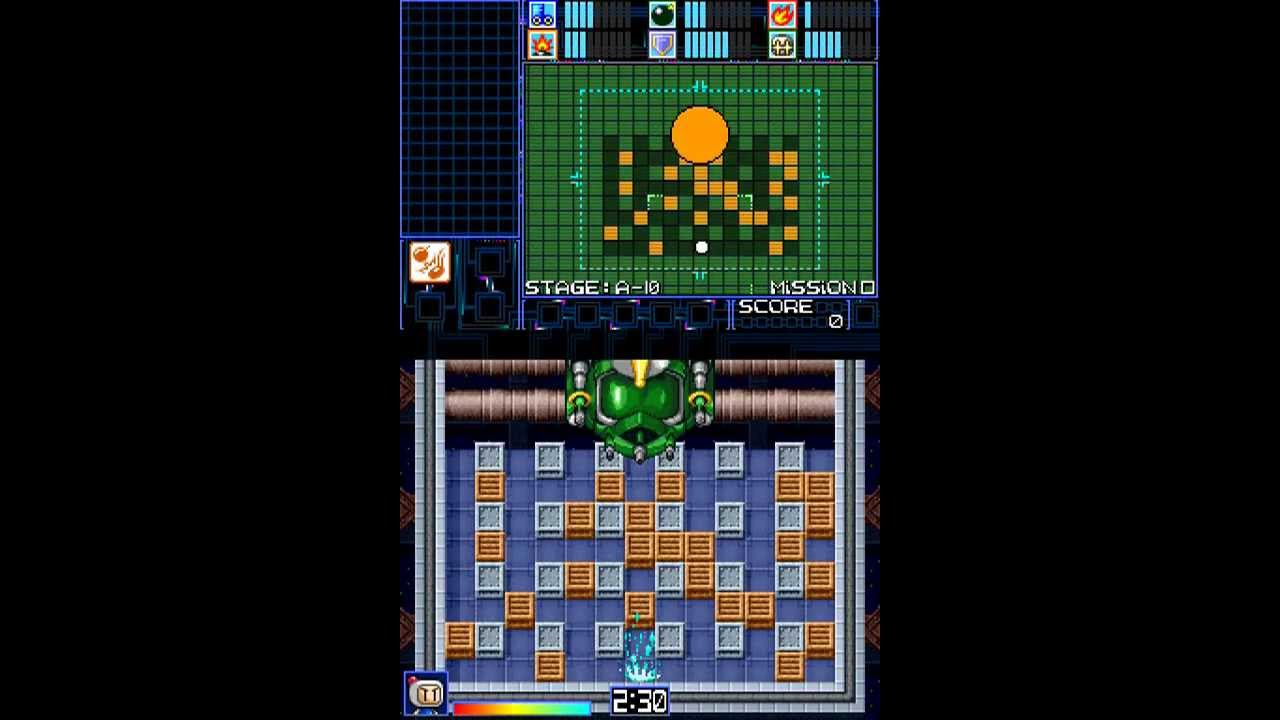Select the cage power-up icon
Image resolution: width=1280 pixels, height=720 pixels.
tap(781, 45)
